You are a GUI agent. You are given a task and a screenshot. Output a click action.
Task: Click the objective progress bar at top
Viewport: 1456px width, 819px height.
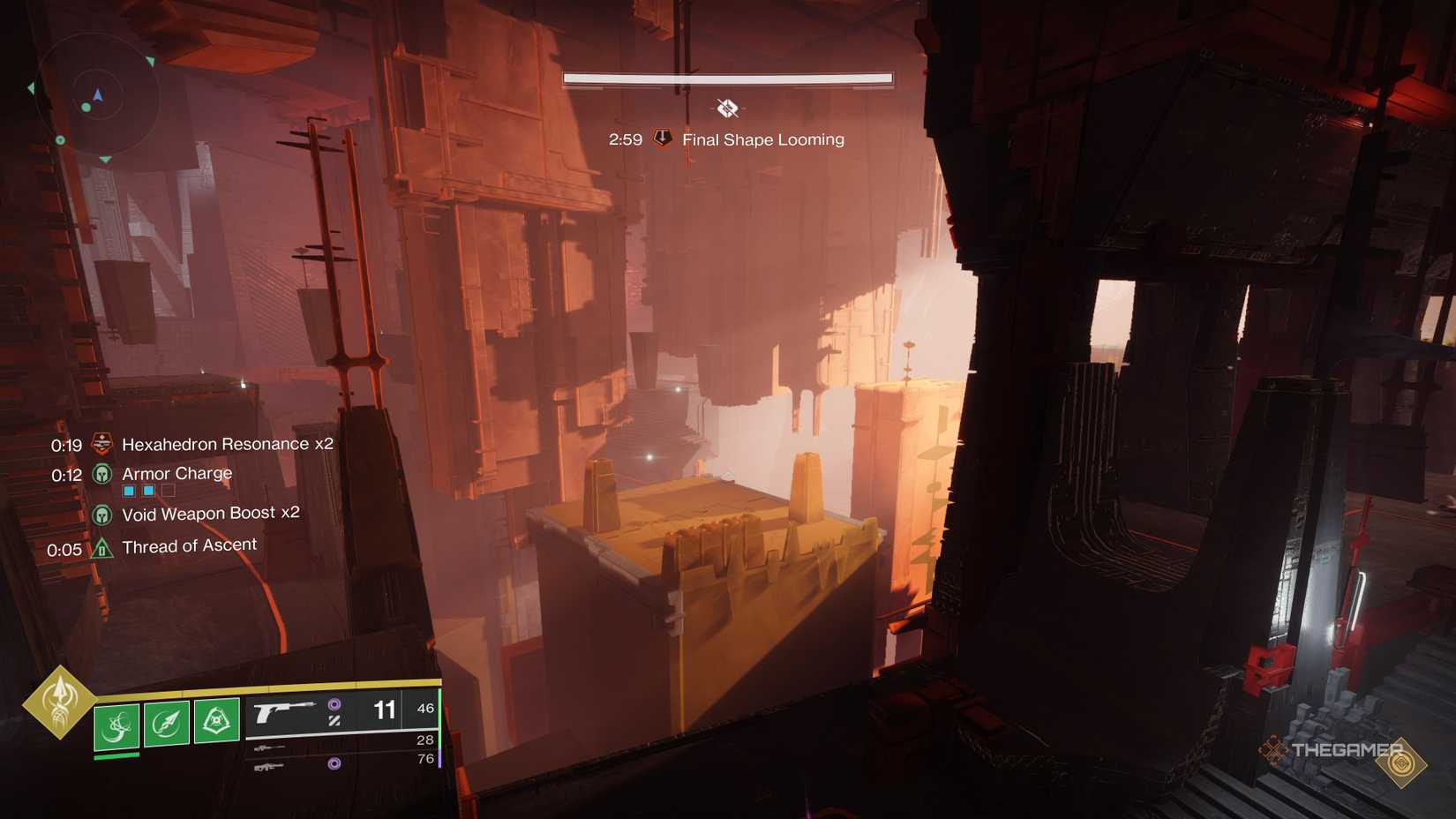(x=727, y=79)
